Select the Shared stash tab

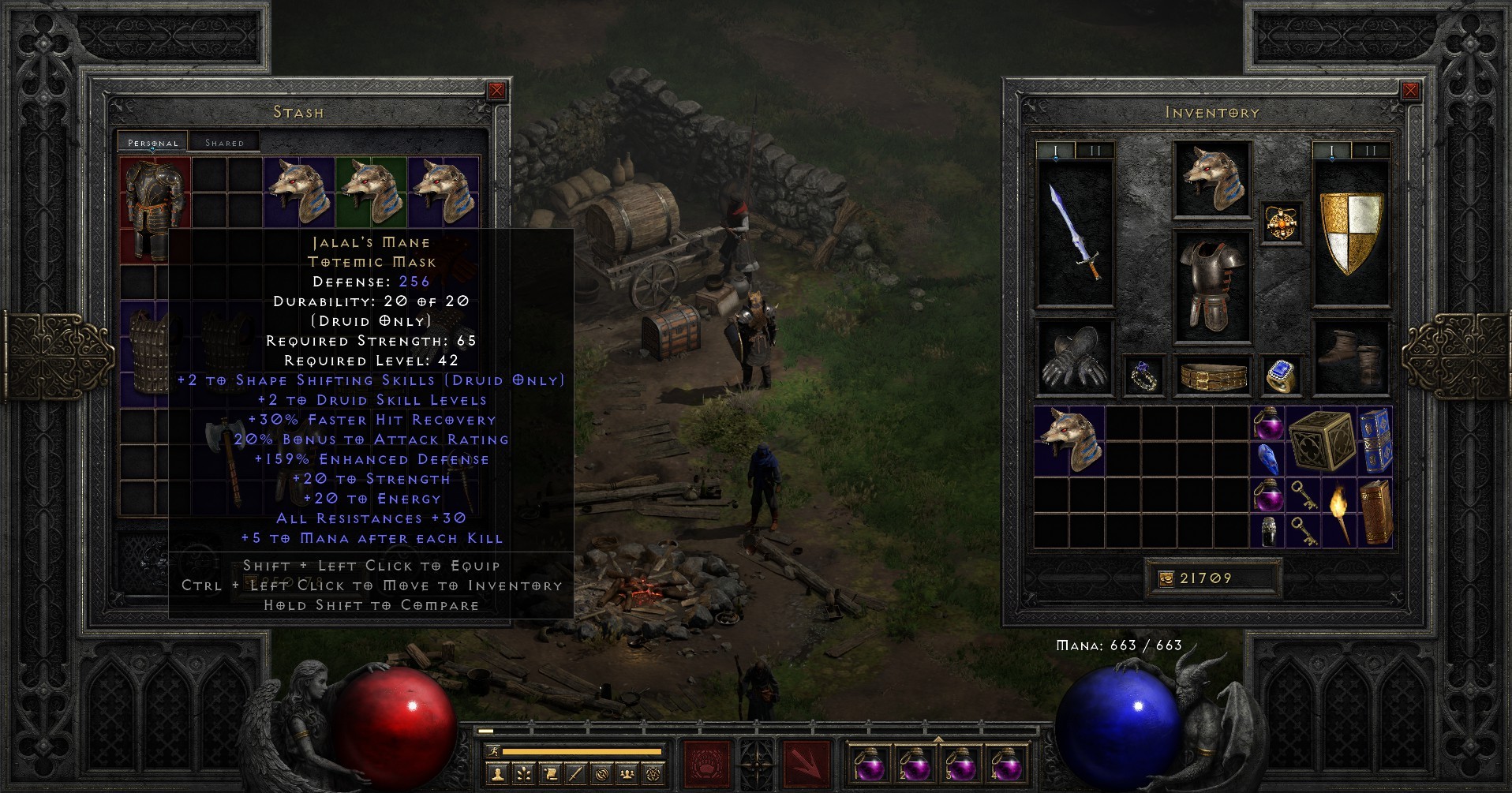[x=226, y=142]
